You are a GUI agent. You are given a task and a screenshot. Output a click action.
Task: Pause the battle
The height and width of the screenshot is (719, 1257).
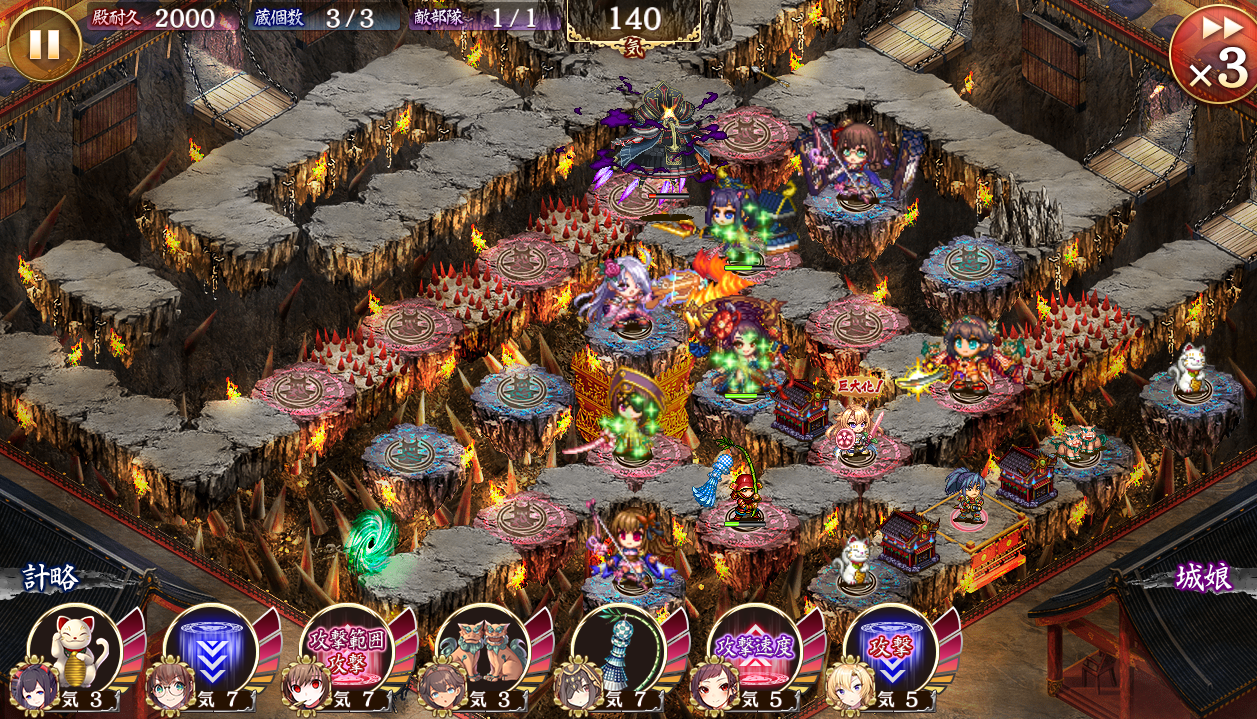pos(44,44)
